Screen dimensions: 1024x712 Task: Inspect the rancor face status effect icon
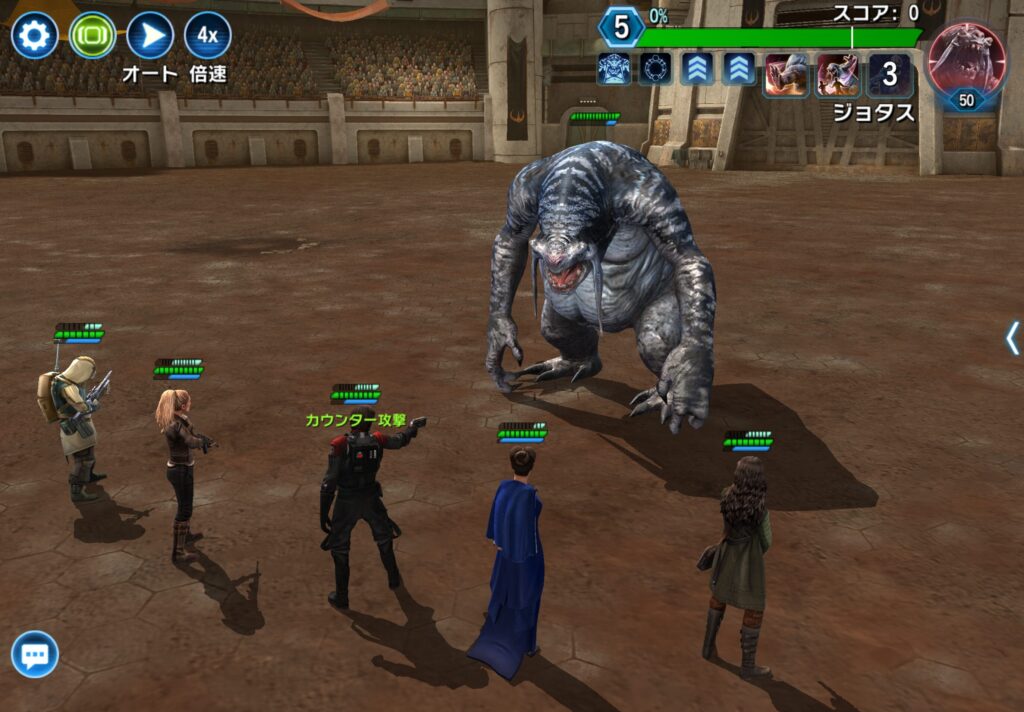613,69
